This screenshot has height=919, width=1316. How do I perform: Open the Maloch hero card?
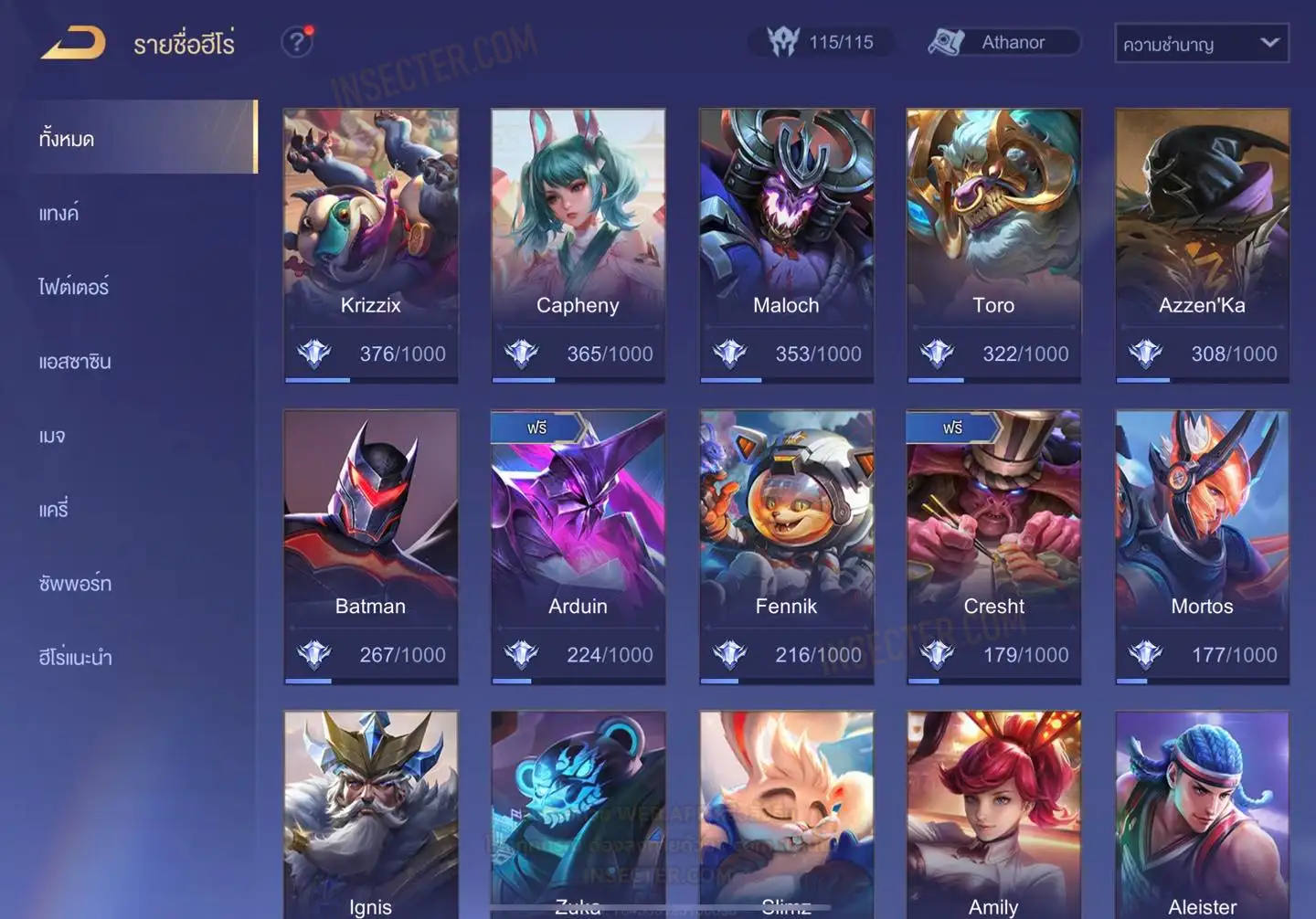tap(786, 245)
